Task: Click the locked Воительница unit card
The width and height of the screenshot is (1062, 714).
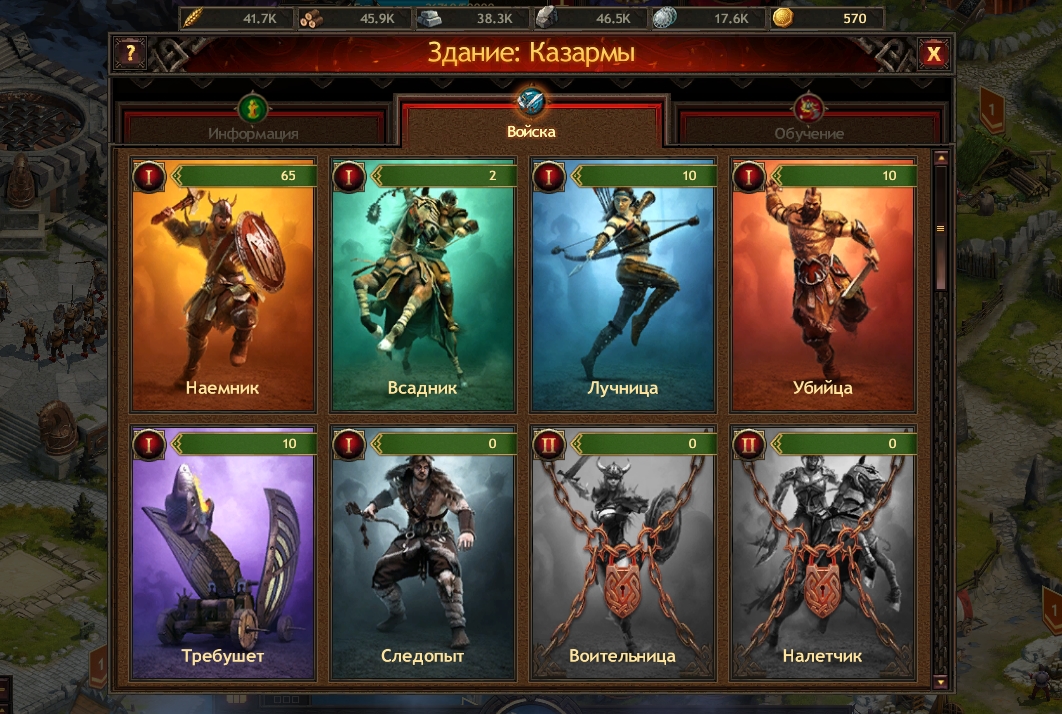Action: coord(623,553)
